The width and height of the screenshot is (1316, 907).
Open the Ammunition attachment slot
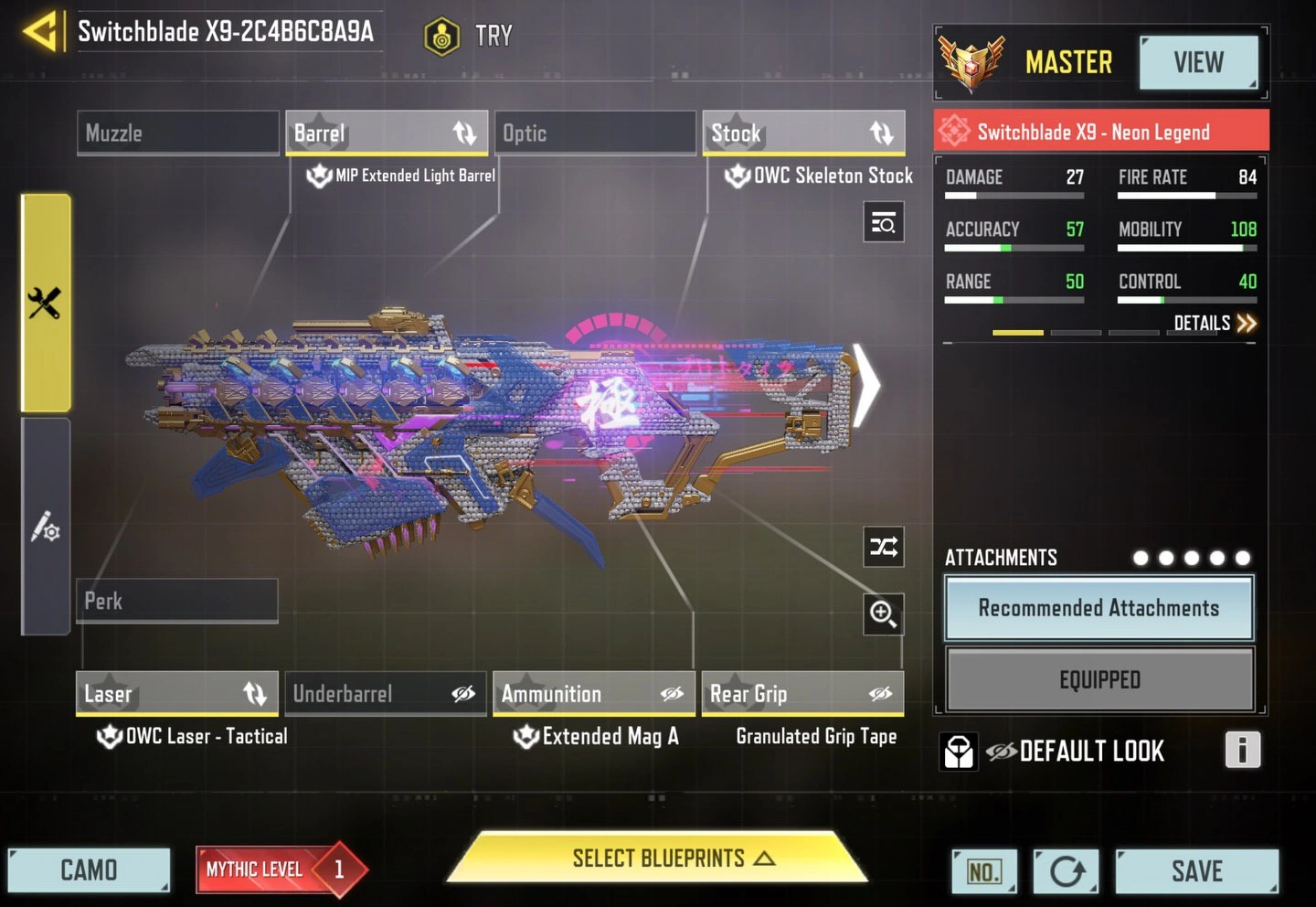pyautogui.click(x=594, y=694)
